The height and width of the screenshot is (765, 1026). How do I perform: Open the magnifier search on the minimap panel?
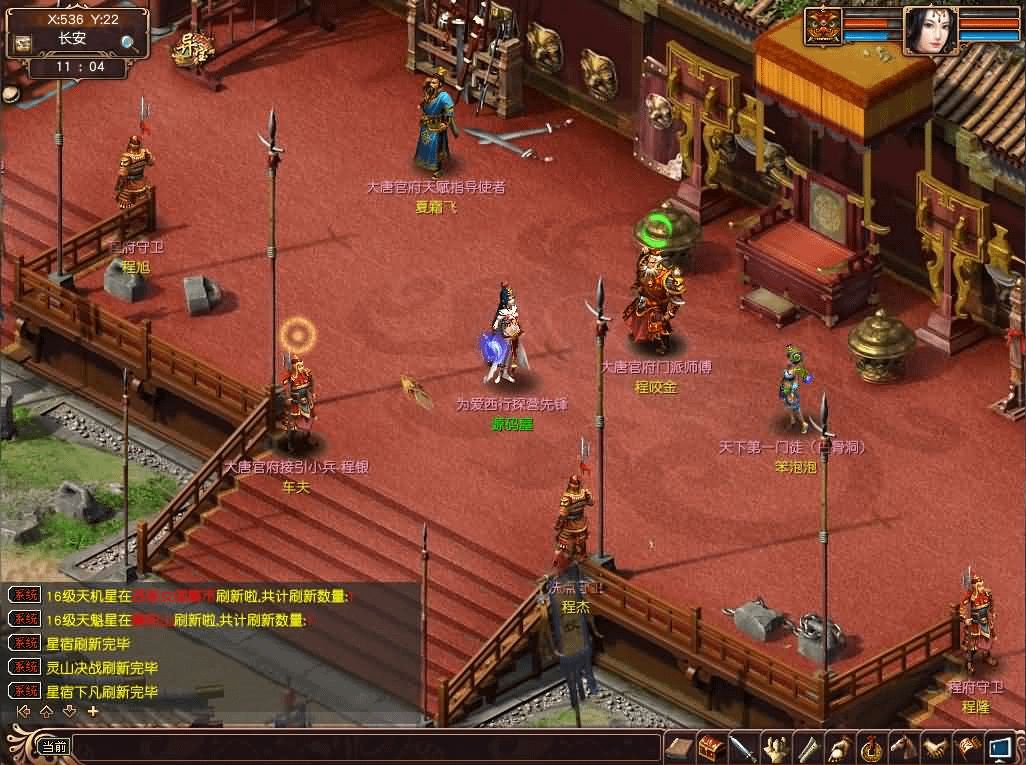click(130, 42)
